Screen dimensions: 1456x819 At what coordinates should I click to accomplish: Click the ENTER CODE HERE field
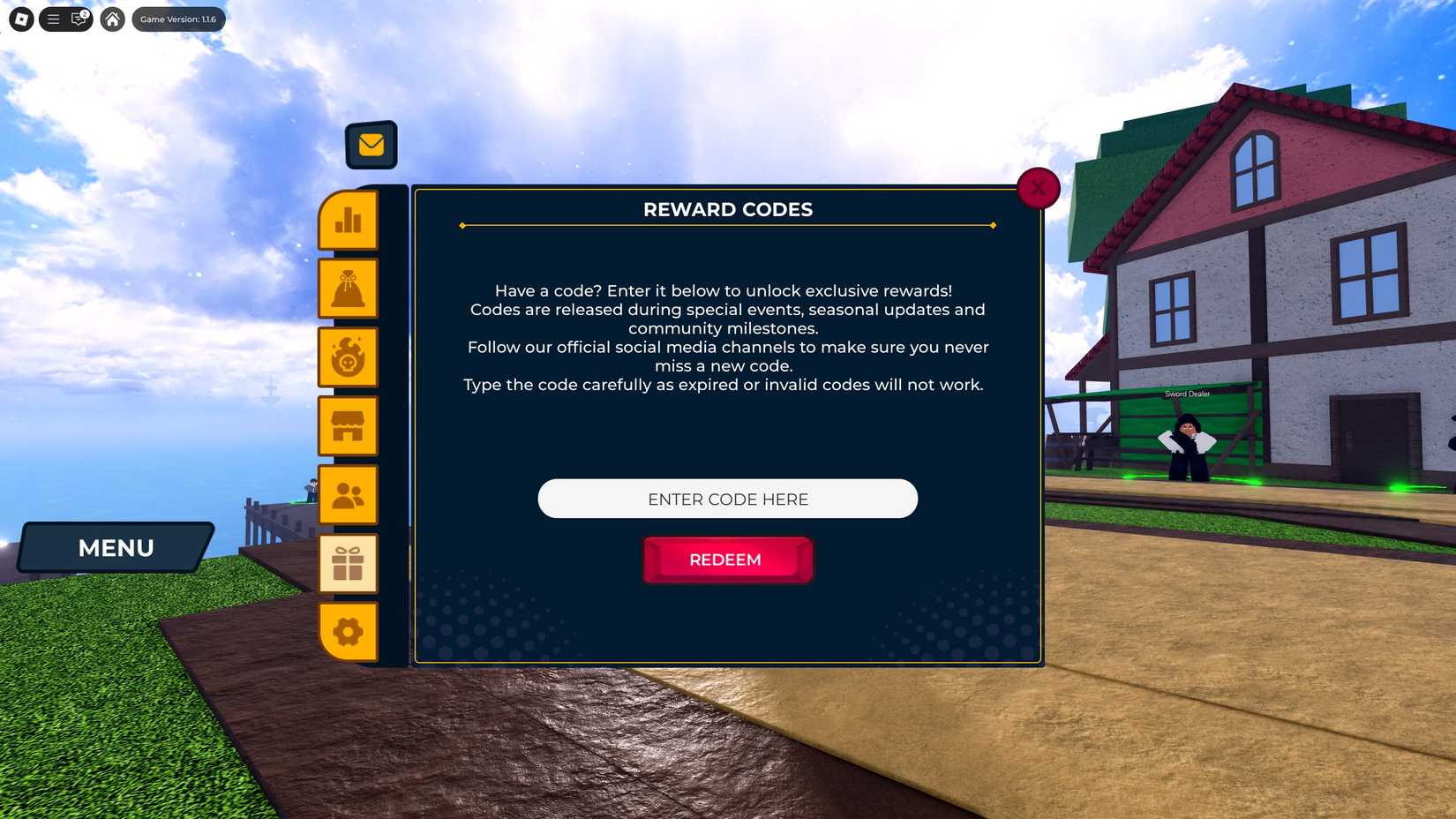point(727,499)
